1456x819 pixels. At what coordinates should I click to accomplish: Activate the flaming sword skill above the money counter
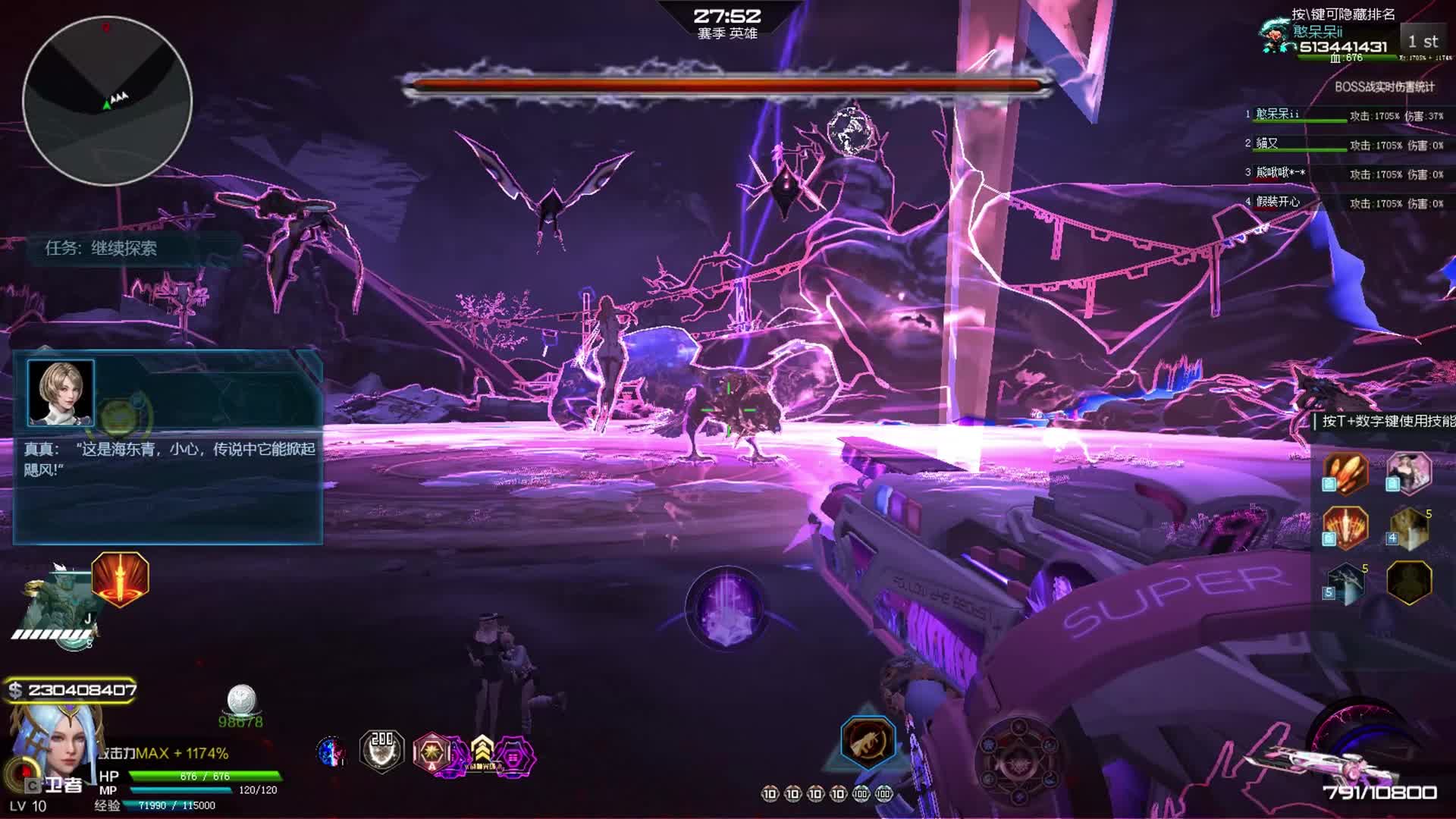pyautogui.click(x=120, y=579)
